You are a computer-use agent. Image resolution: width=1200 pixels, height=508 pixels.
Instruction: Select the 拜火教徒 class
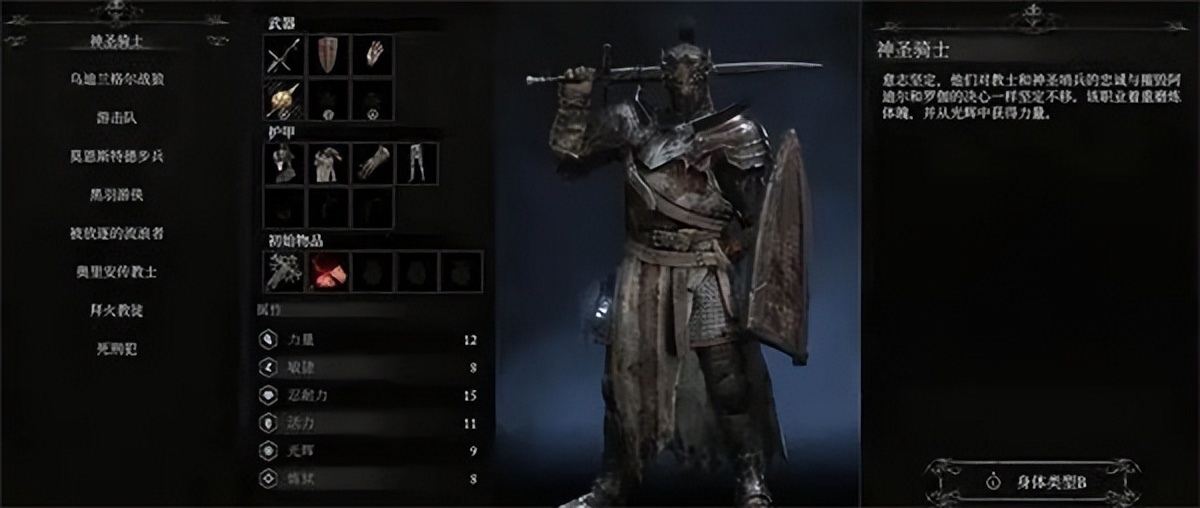(x=115, y=310)
